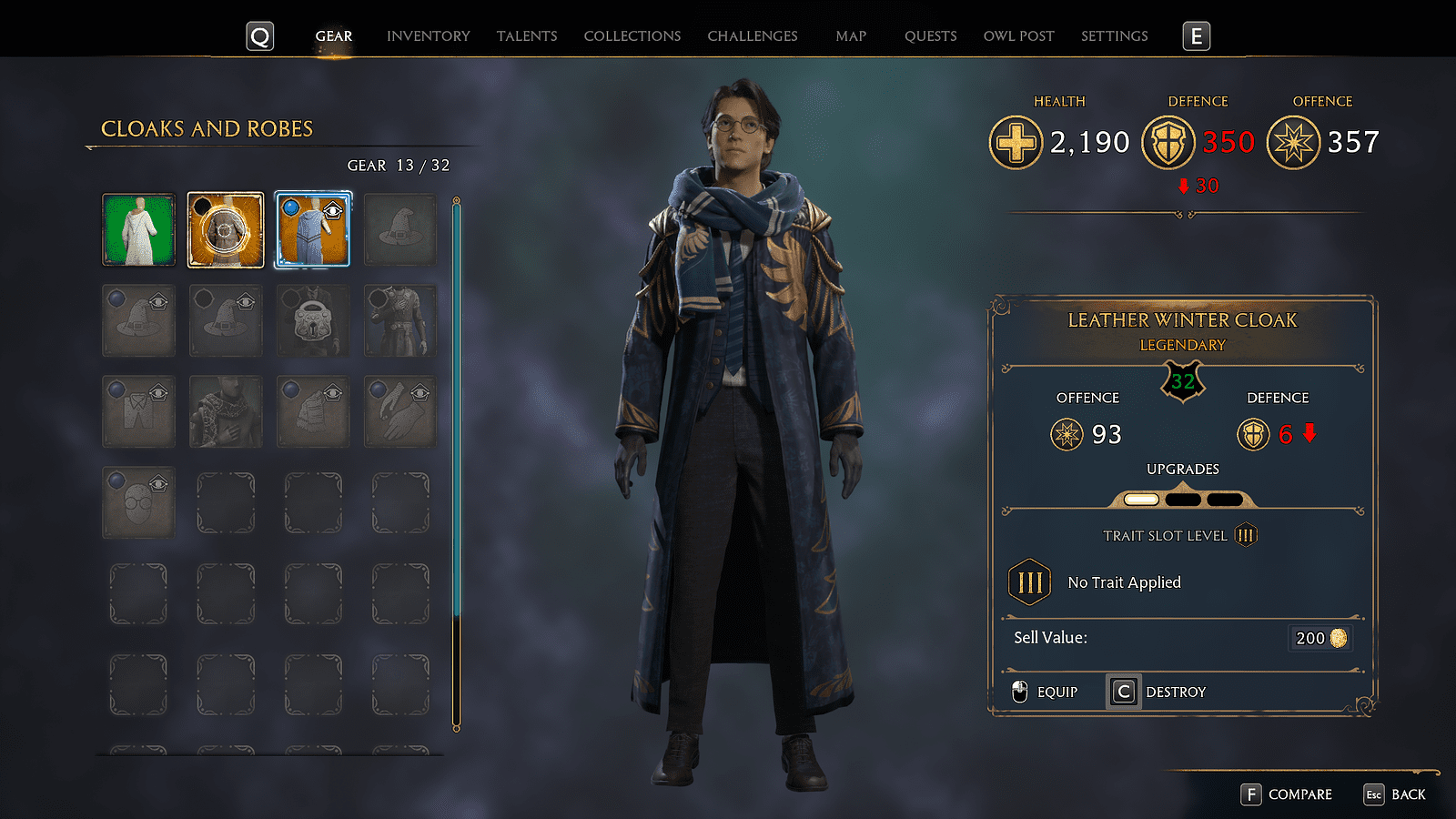Click the E key prompt icon
Viewport: 1456px width, 819px height.
[x=1196, y=36]
